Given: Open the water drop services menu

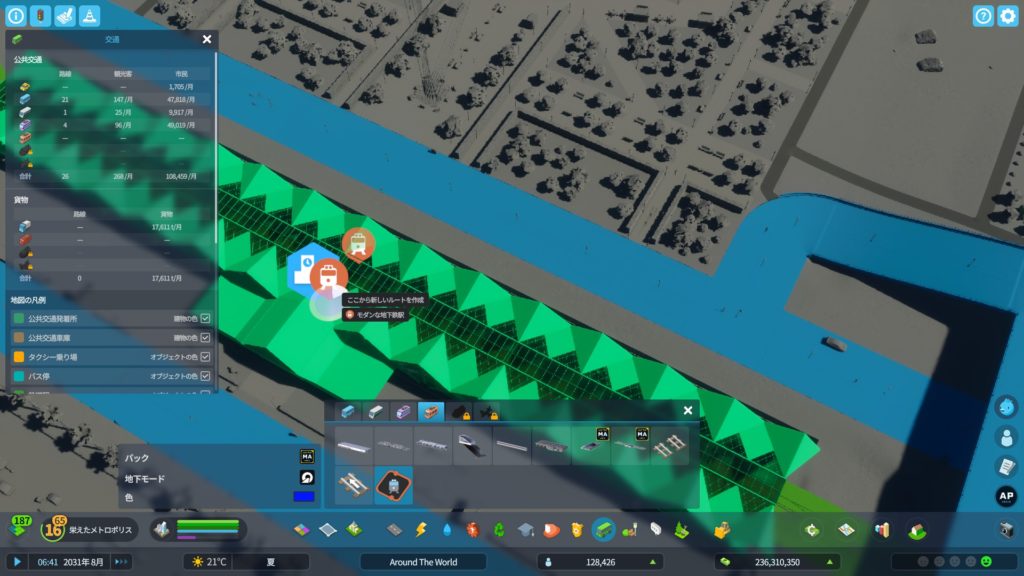Looking at the screenshot, I should (446, 529).
